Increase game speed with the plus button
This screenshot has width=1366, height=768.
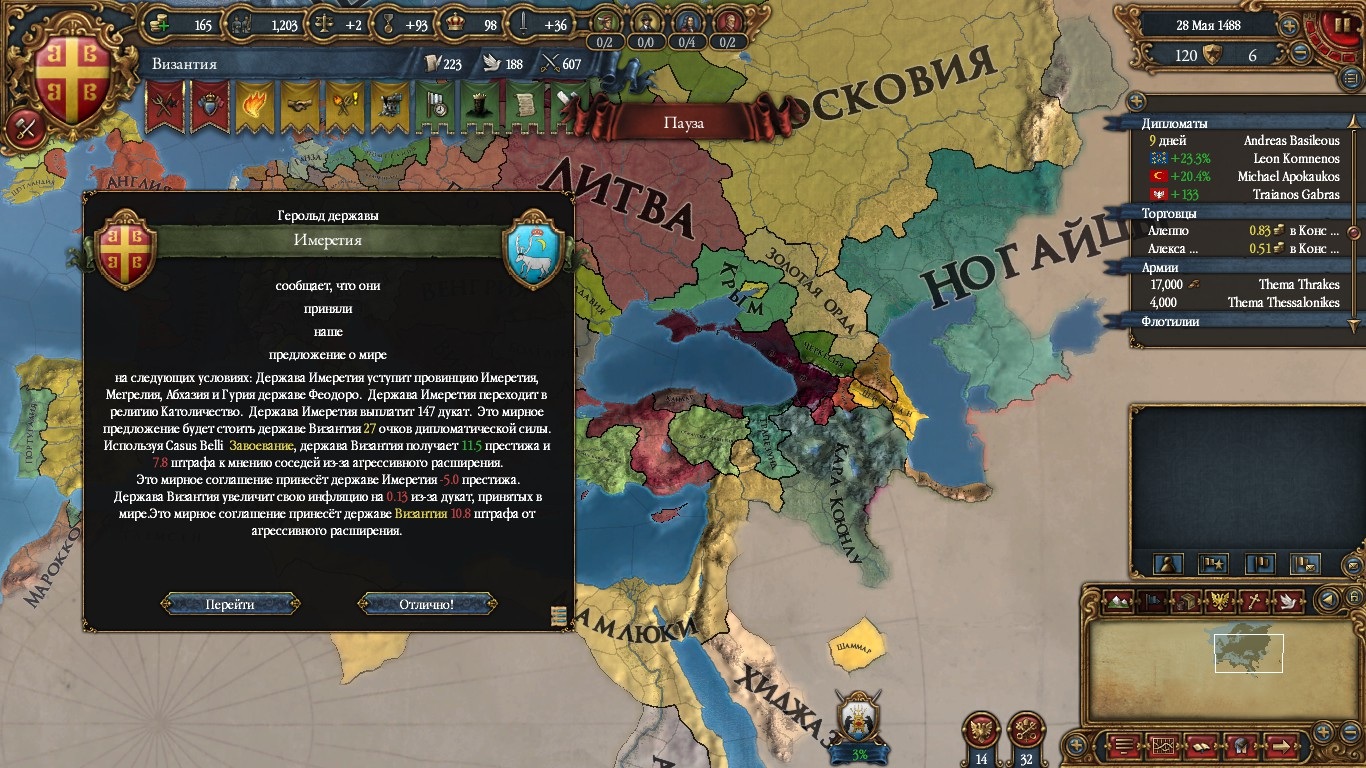(x=1290, y=25)
